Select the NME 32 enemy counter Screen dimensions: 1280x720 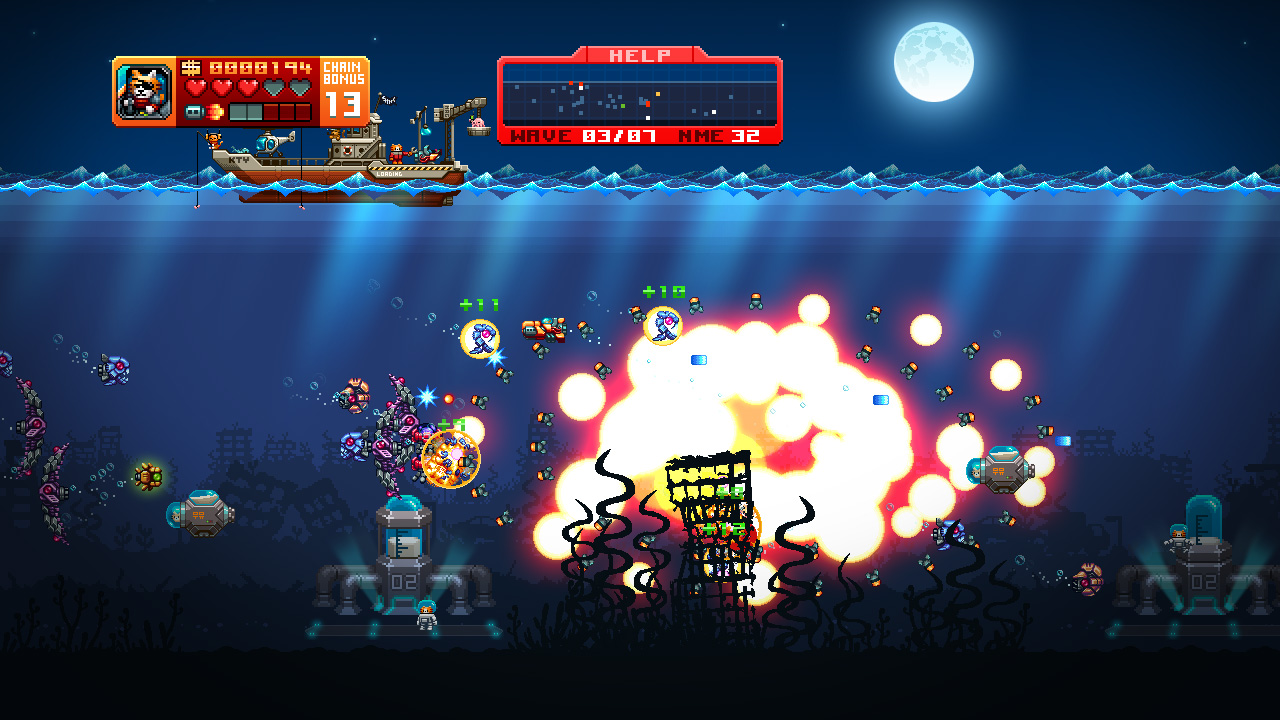pos(718,135)
